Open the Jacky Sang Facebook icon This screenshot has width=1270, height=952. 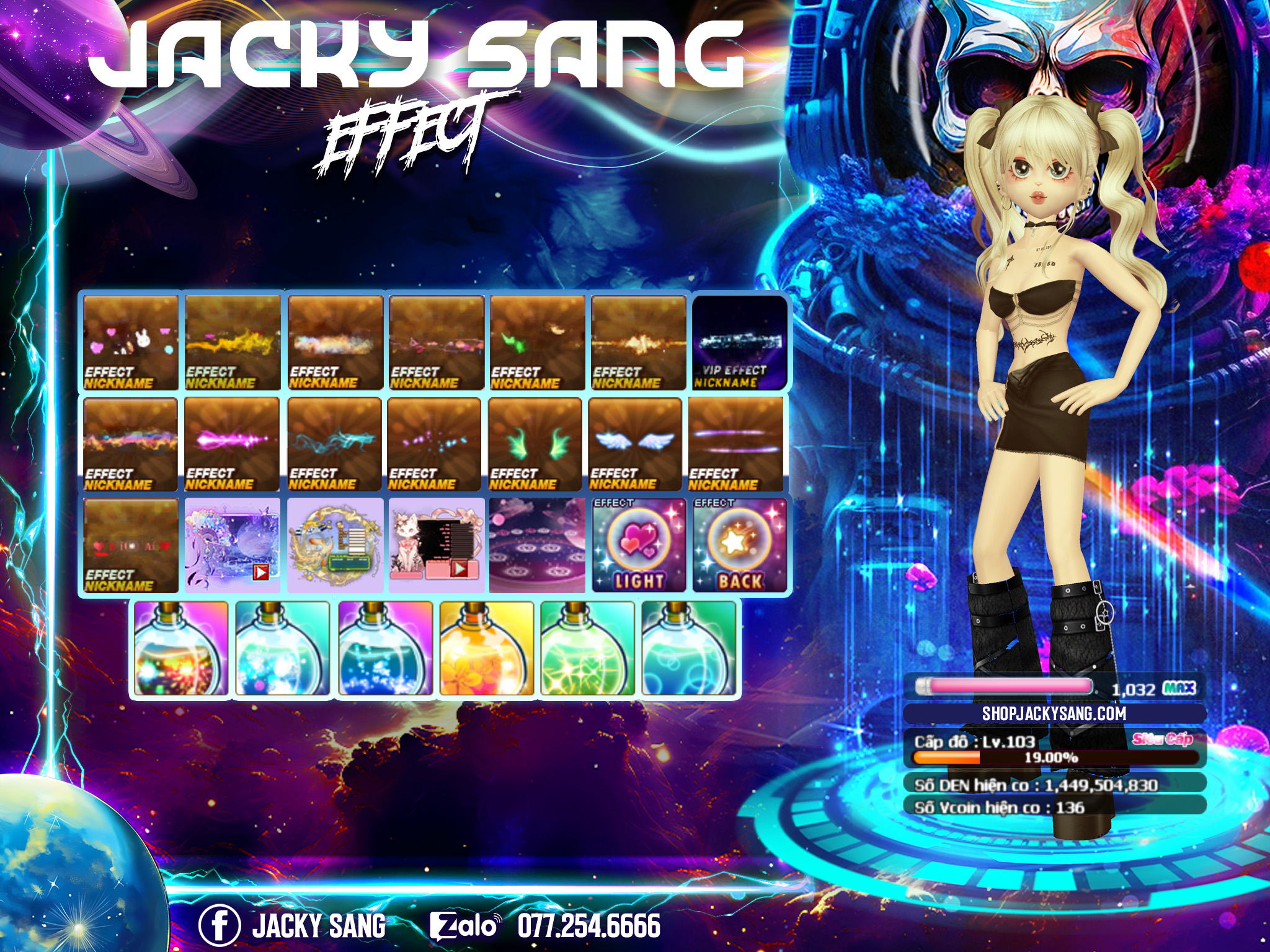[219, 925]
